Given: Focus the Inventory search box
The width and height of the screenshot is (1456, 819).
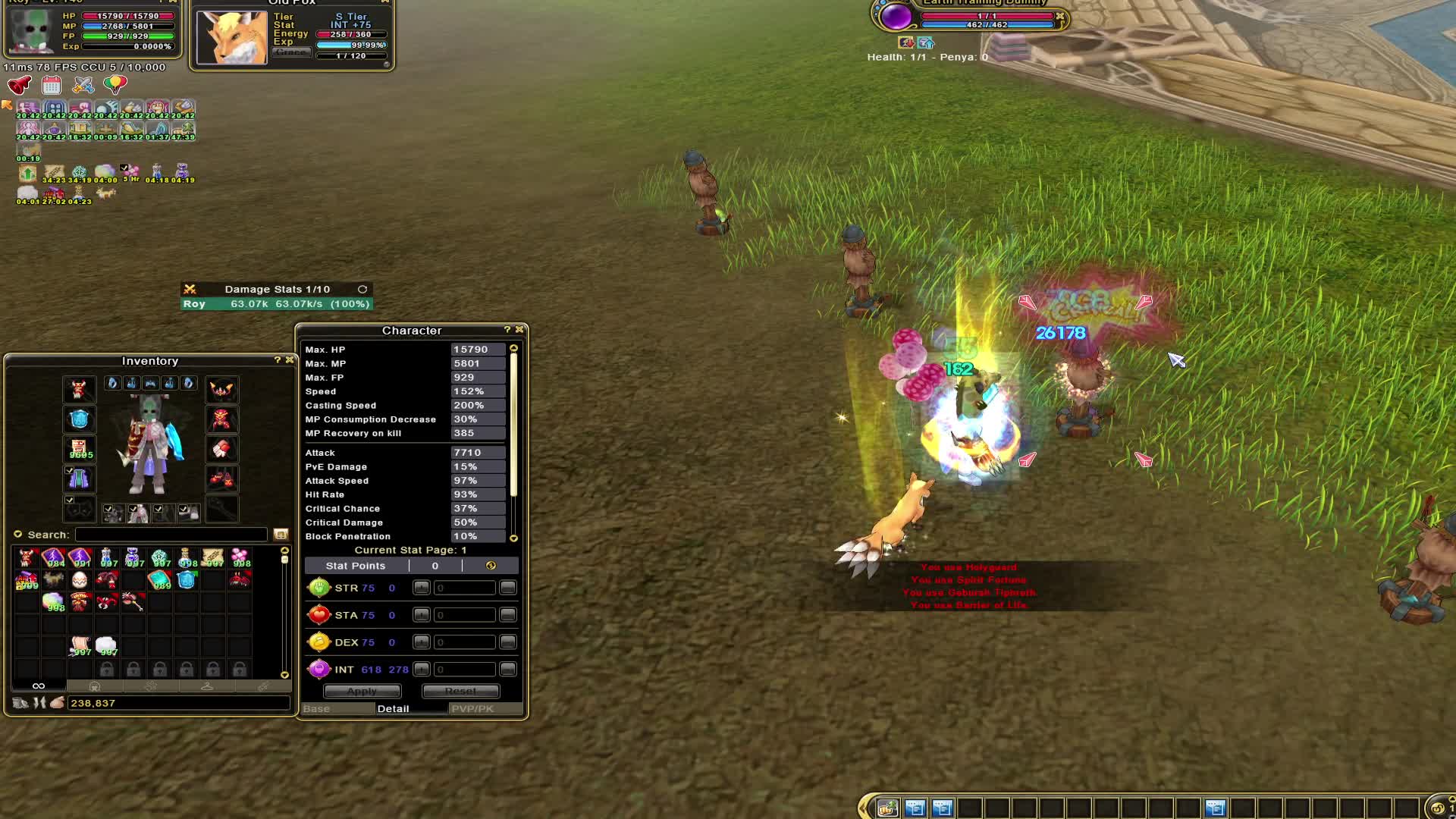Looking at the screenshot, I should coord(171,535).
